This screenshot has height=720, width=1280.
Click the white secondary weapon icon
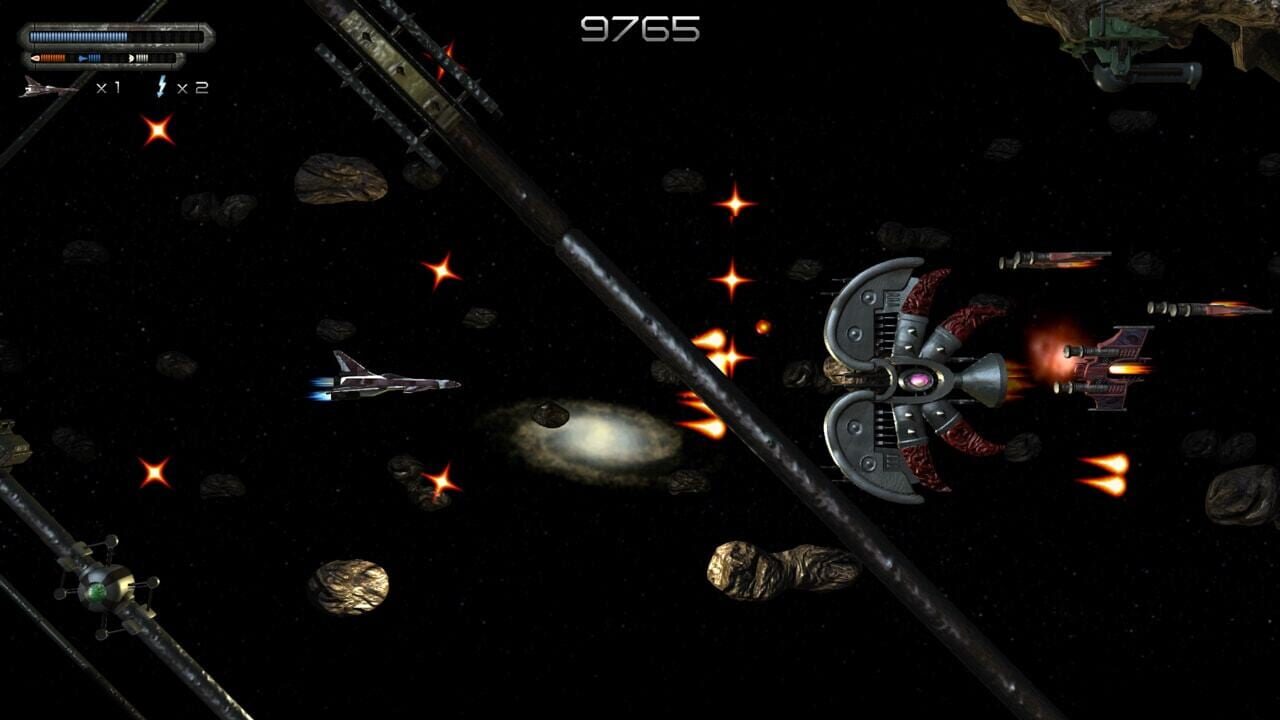tap(131, 58)
